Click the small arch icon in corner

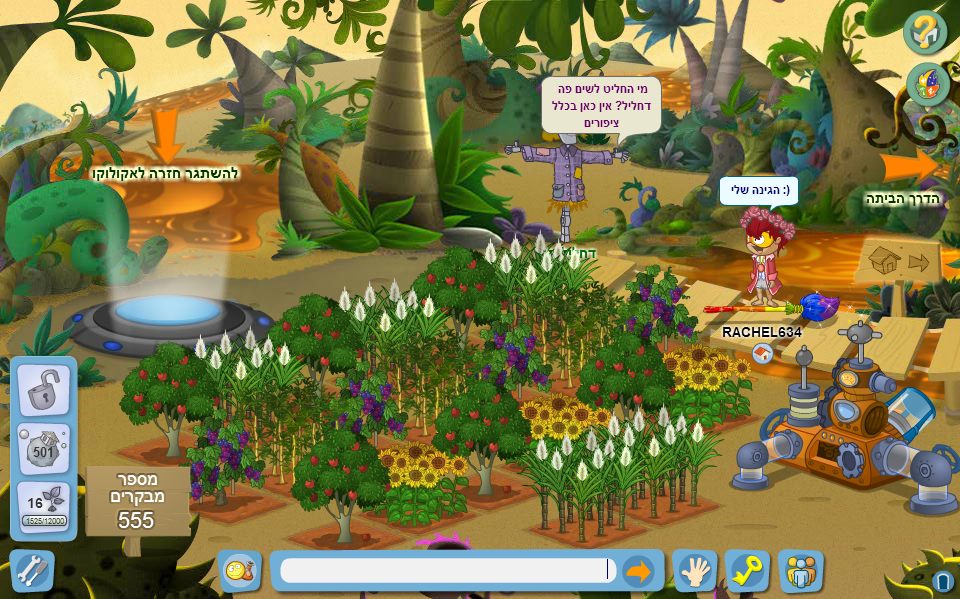942,581
